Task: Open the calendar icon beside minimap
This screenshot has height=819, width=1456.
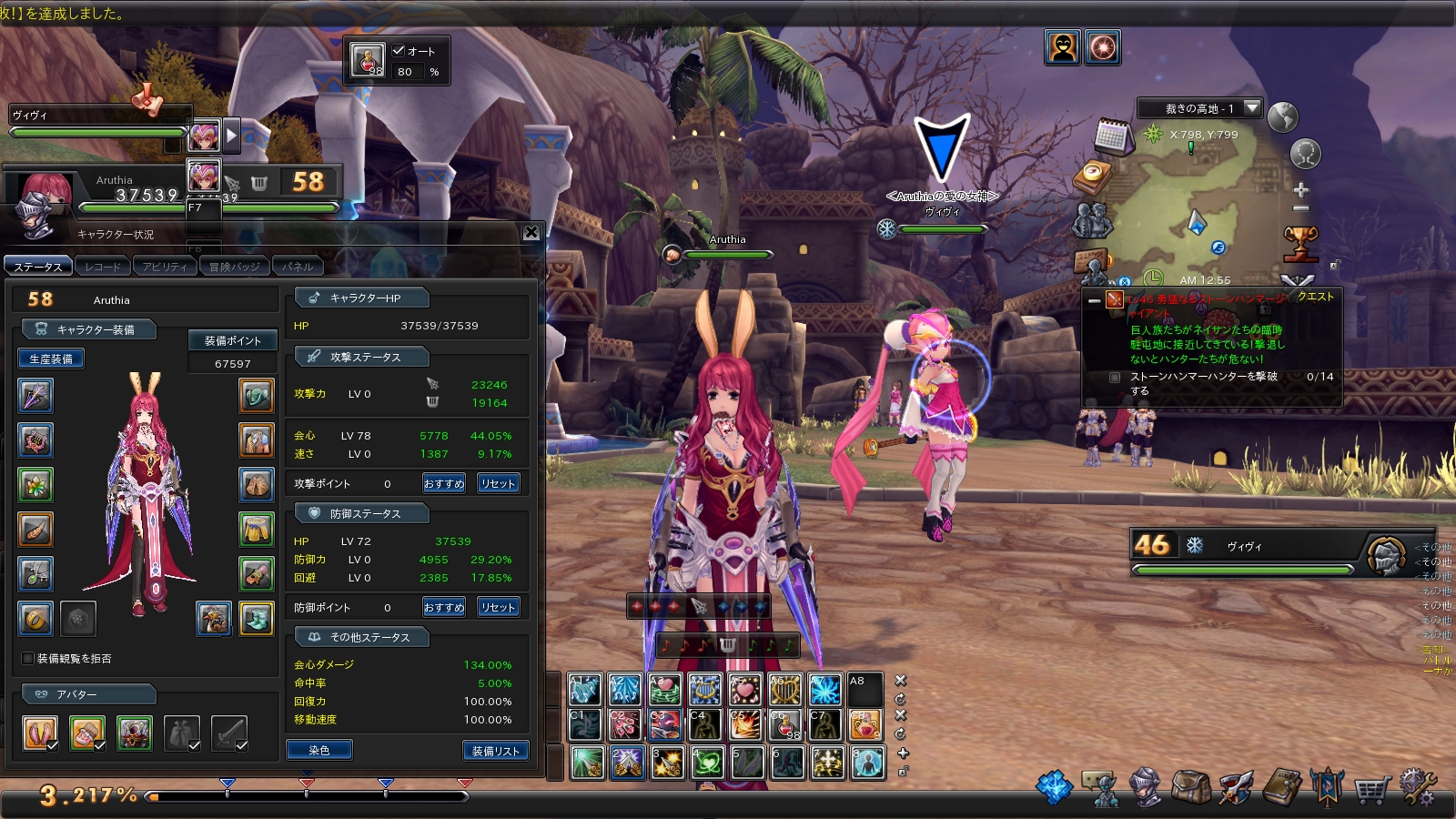Action: tap(1111, 136)
